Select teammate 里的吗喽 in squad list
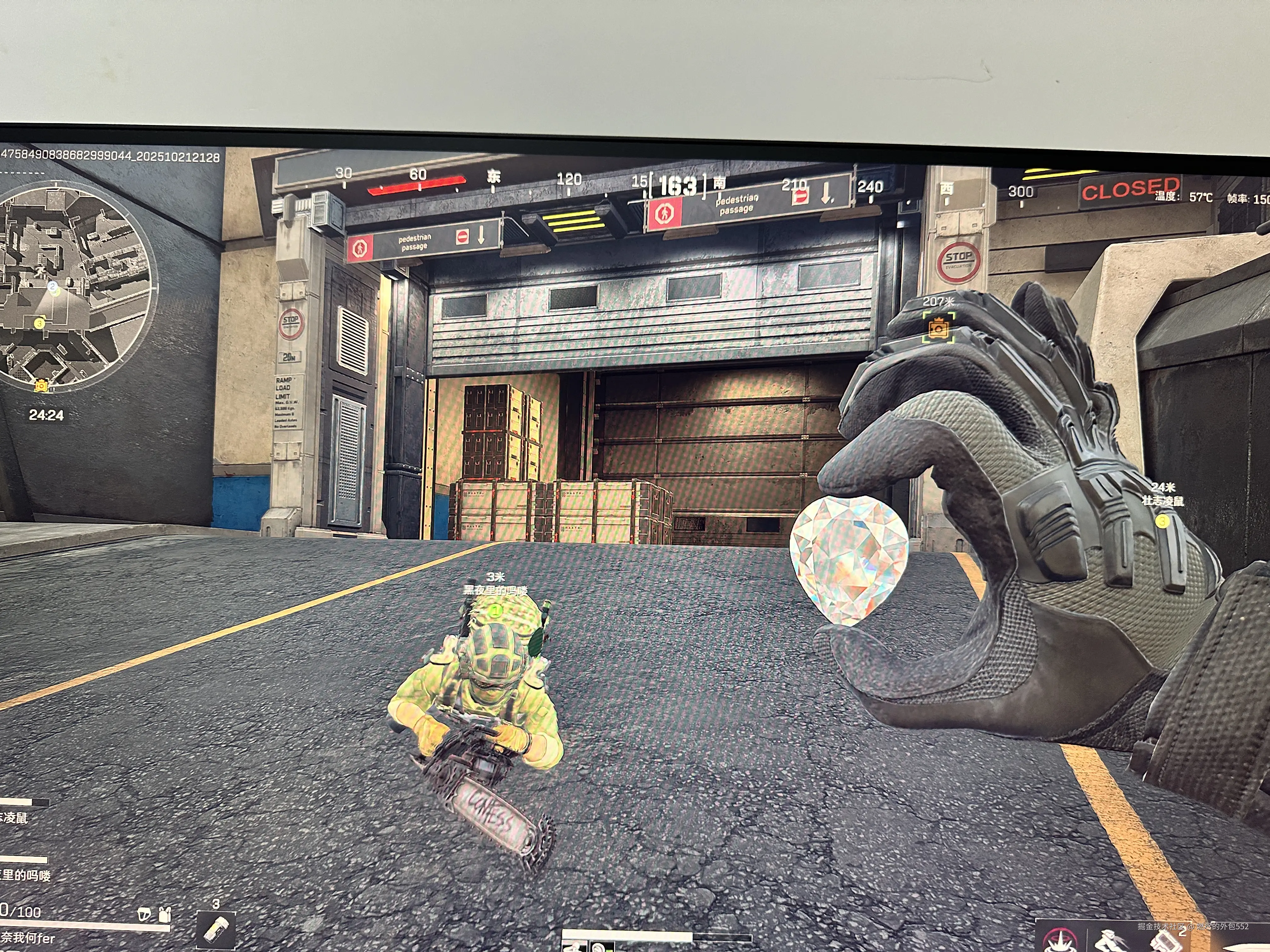The image size is (1270, 952). (x=25, y=875)
